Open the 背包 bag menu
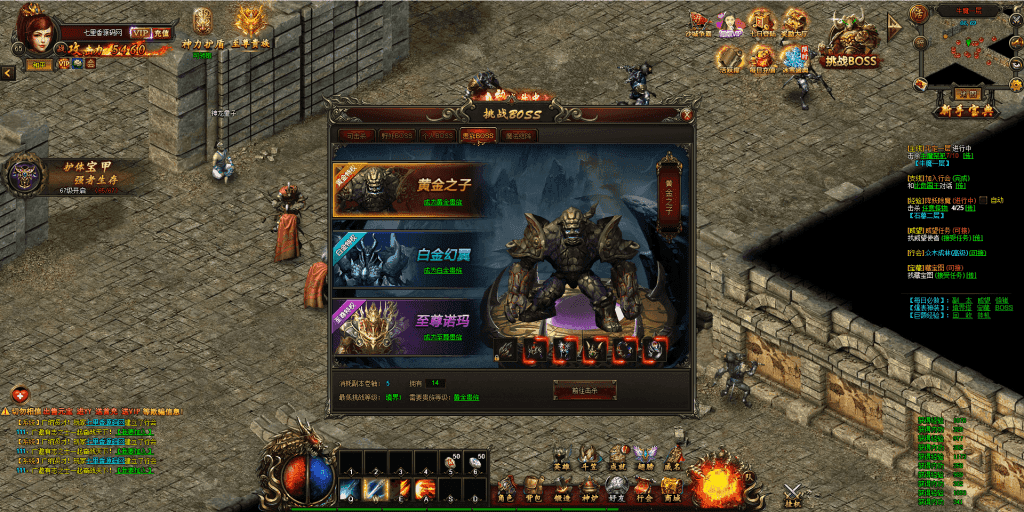The width and height of the screenshot is (1024, 512). click(x=535, y=489)
